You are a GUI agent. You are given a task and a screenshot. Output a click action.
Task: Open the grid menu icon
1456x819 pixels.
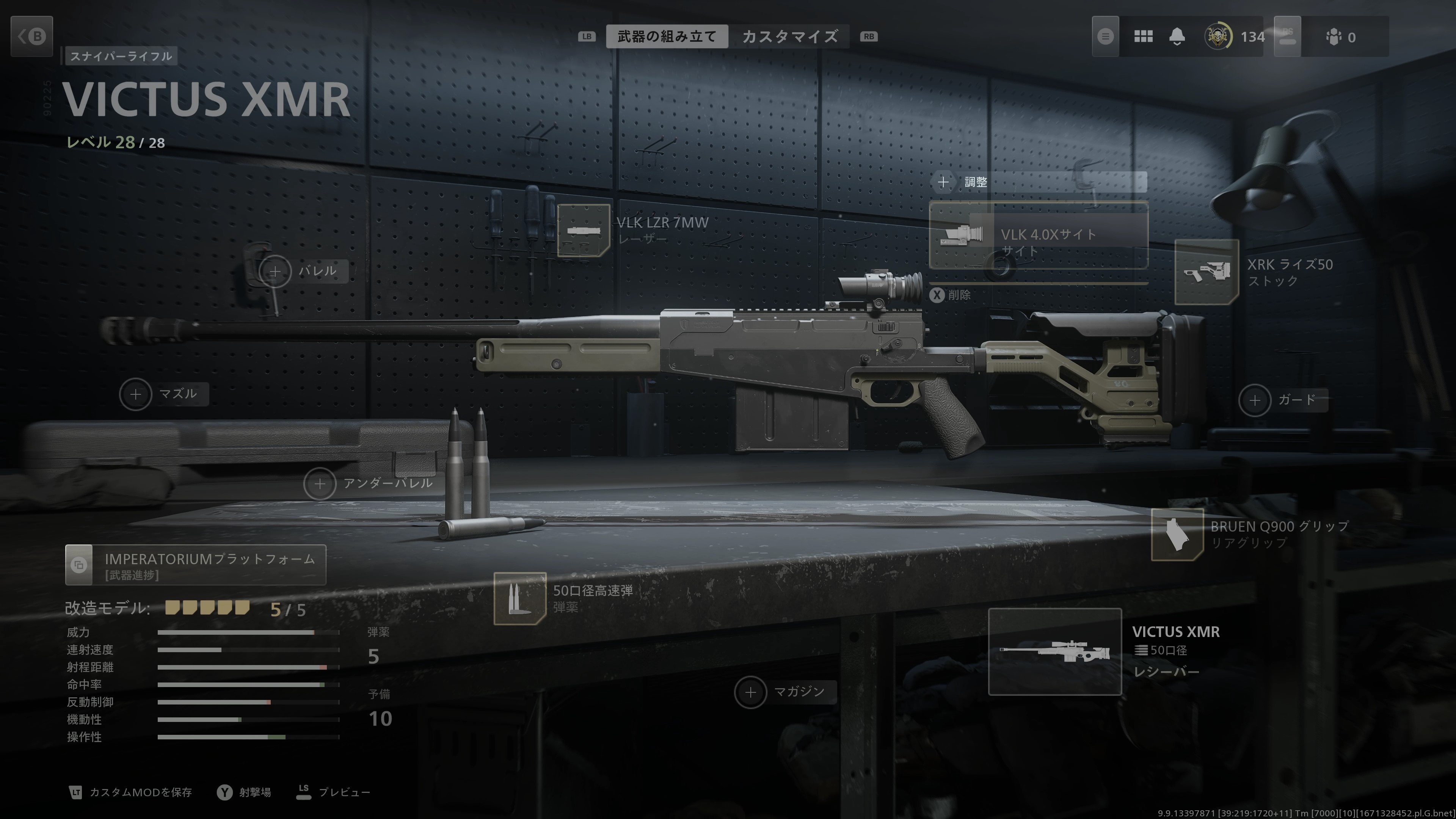tap(1143, 37)
